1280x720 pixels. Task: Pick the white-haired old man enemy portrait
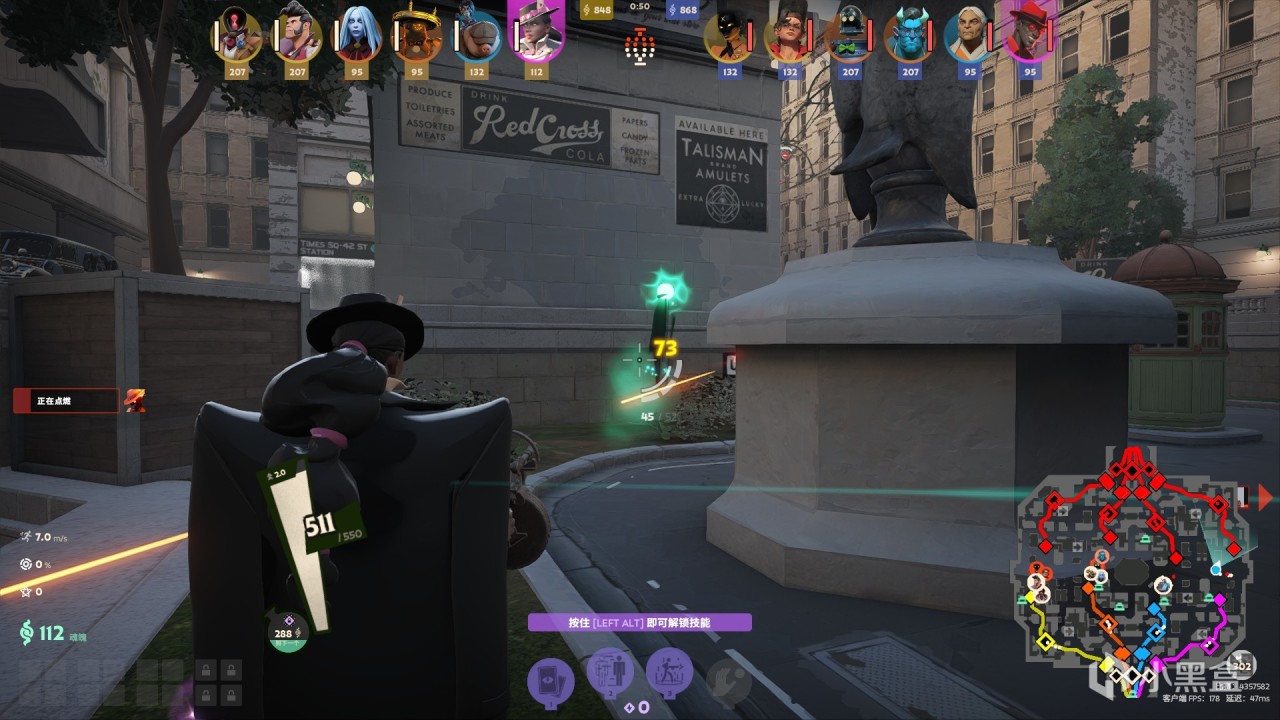tap(970, 36)
